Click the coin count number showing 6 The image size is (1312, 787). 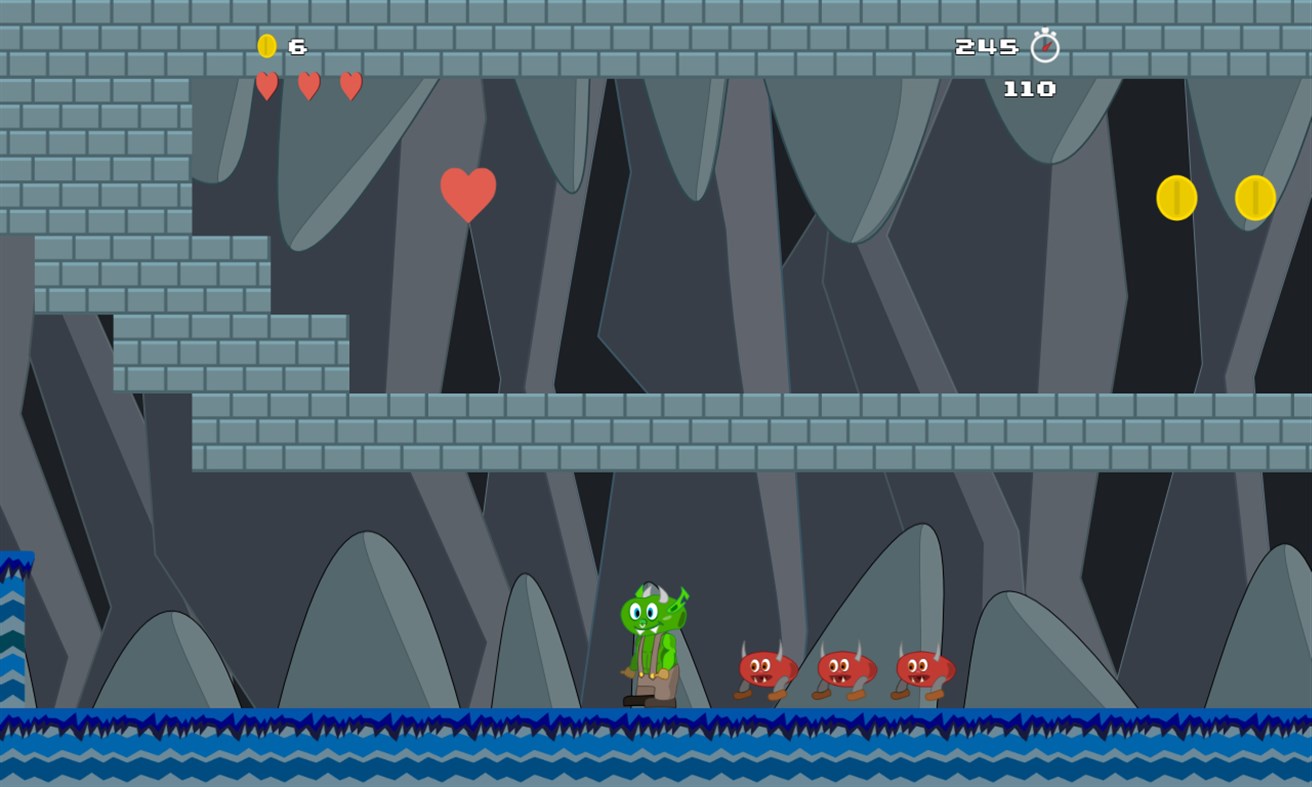(297, 46)
